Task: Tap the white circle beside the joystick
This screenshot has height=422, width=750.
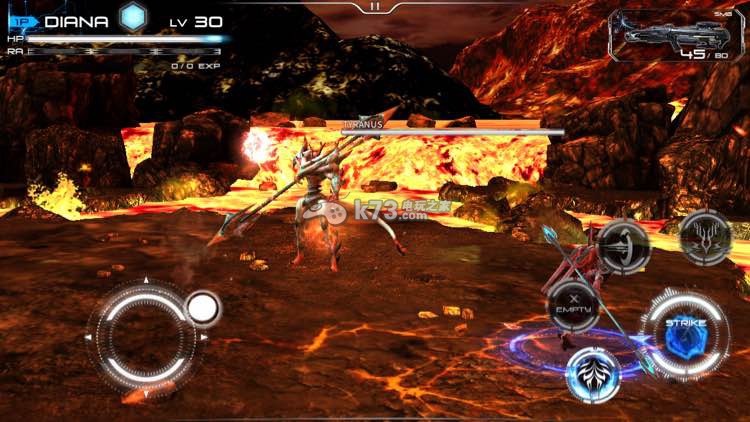Action: (x=203, y=308)
